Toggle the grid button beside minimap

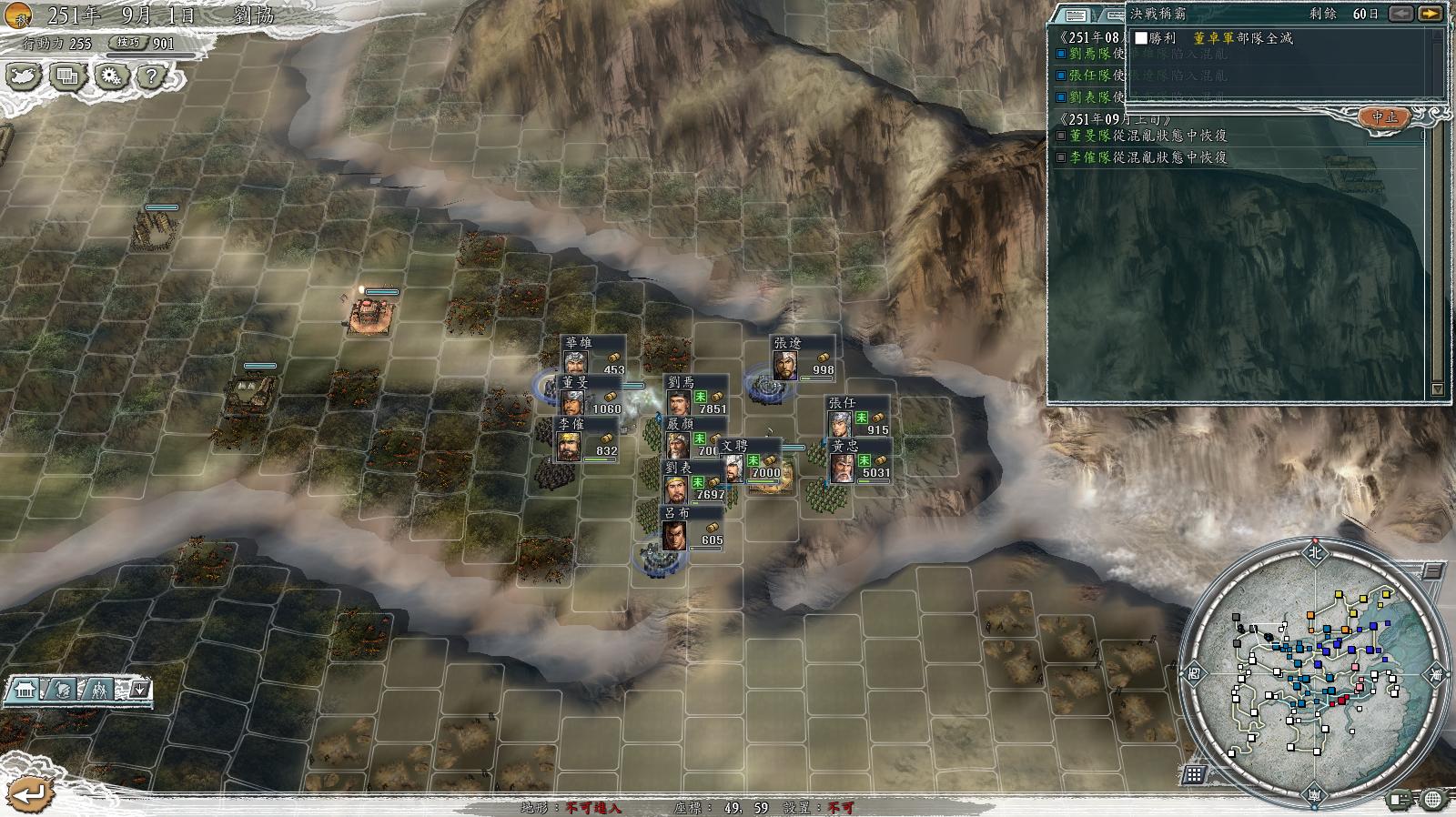point(1194,774)
